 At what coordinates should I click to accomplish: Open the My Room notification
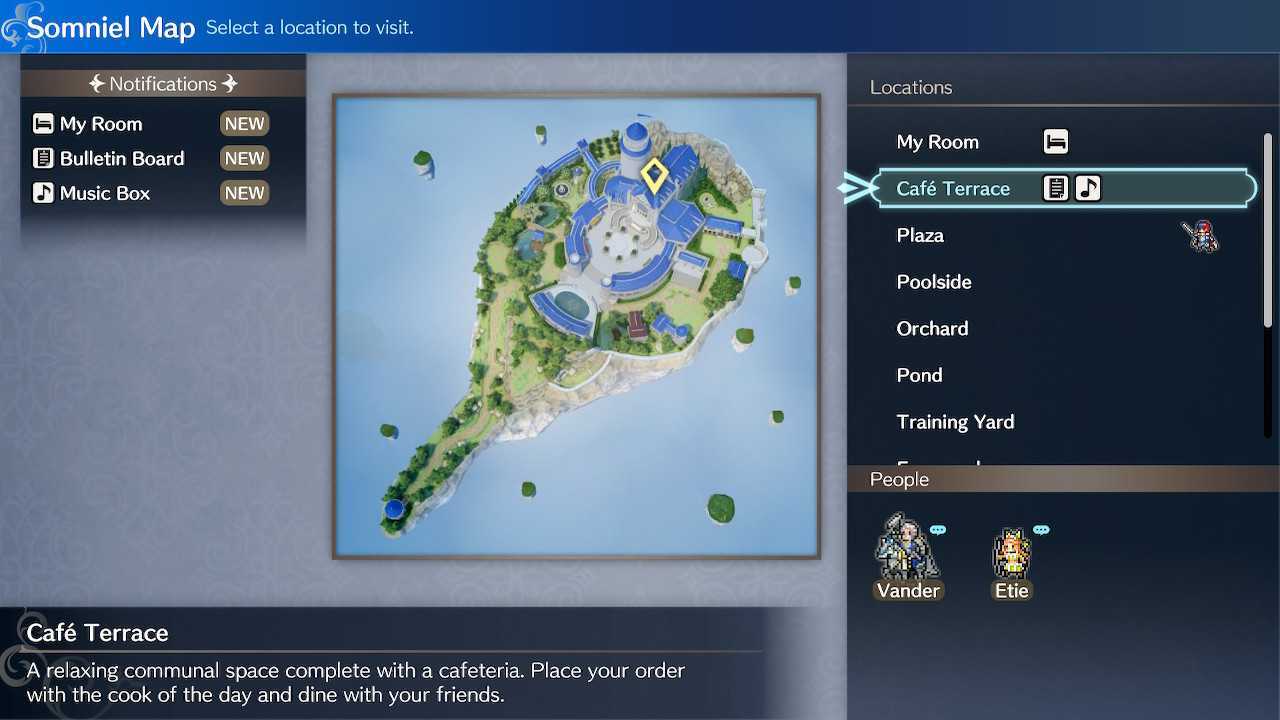click(x=101, y=124)
